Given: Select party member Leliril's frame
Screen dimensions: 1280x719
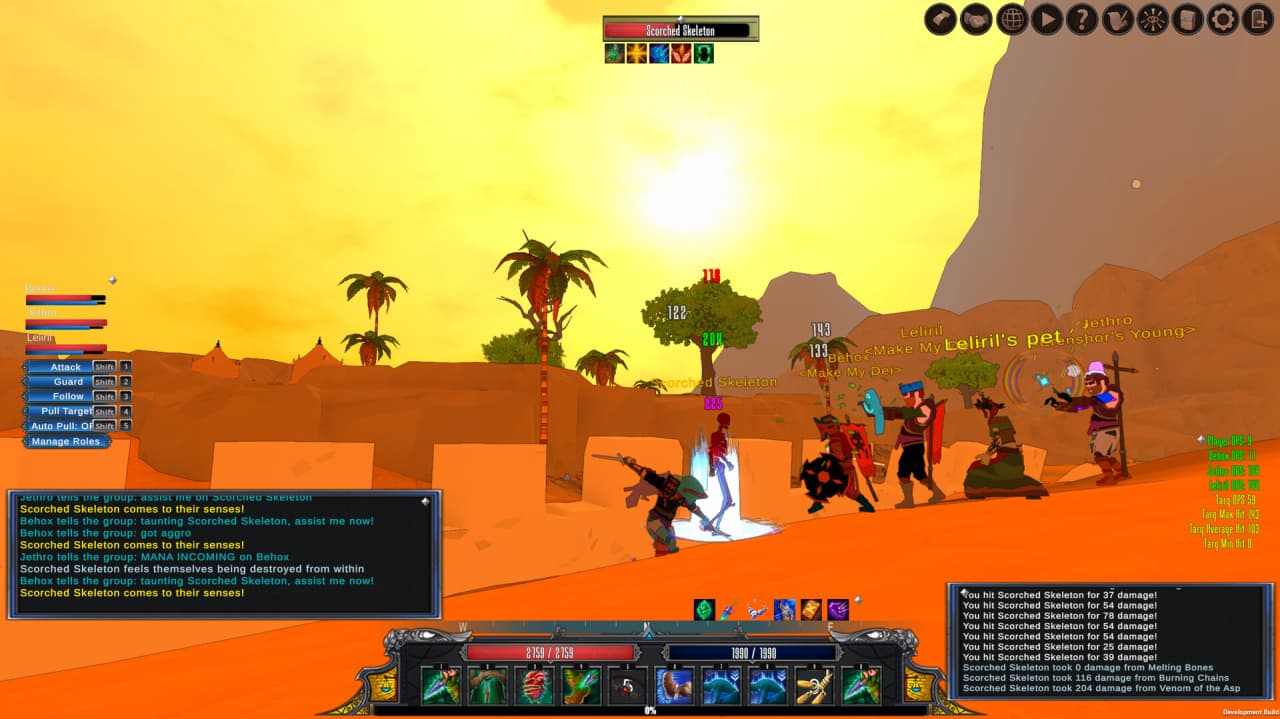Looking at the screenshot, I should (66, 343).
